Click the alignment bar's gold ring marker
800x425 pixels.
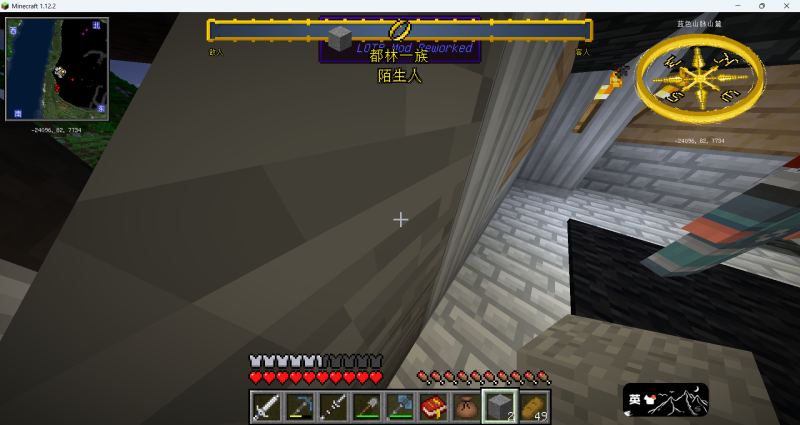tap(400, 30)
